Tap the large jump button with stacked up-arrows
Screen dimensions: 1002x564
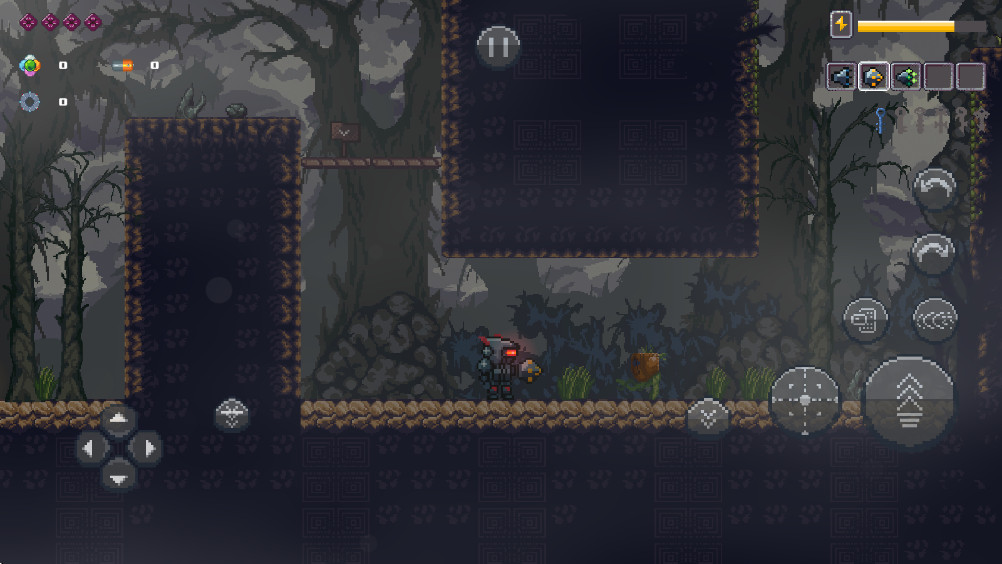pyautogui.click(x=909, y=401)
